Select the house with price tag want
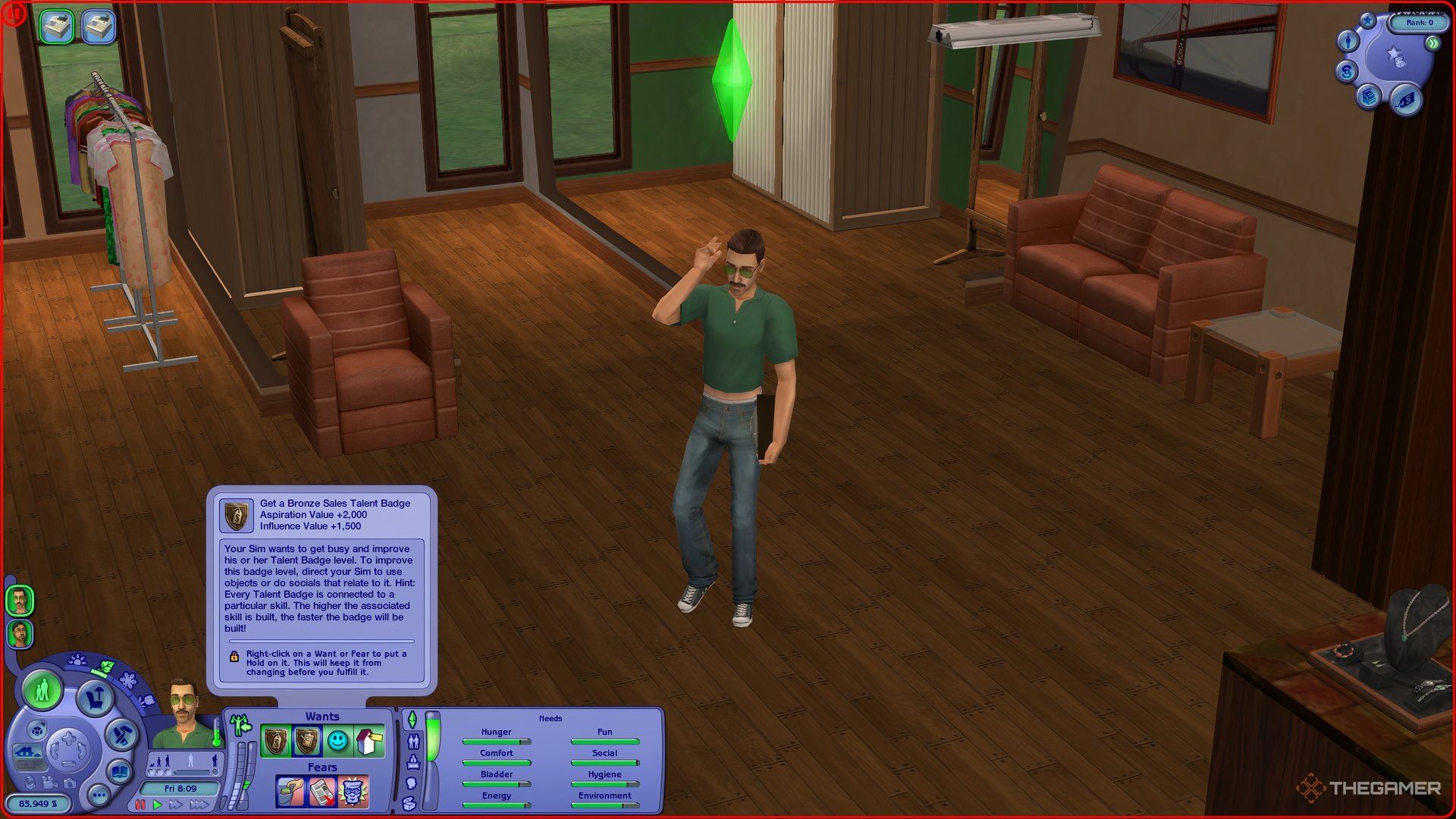 coord(369,741)
